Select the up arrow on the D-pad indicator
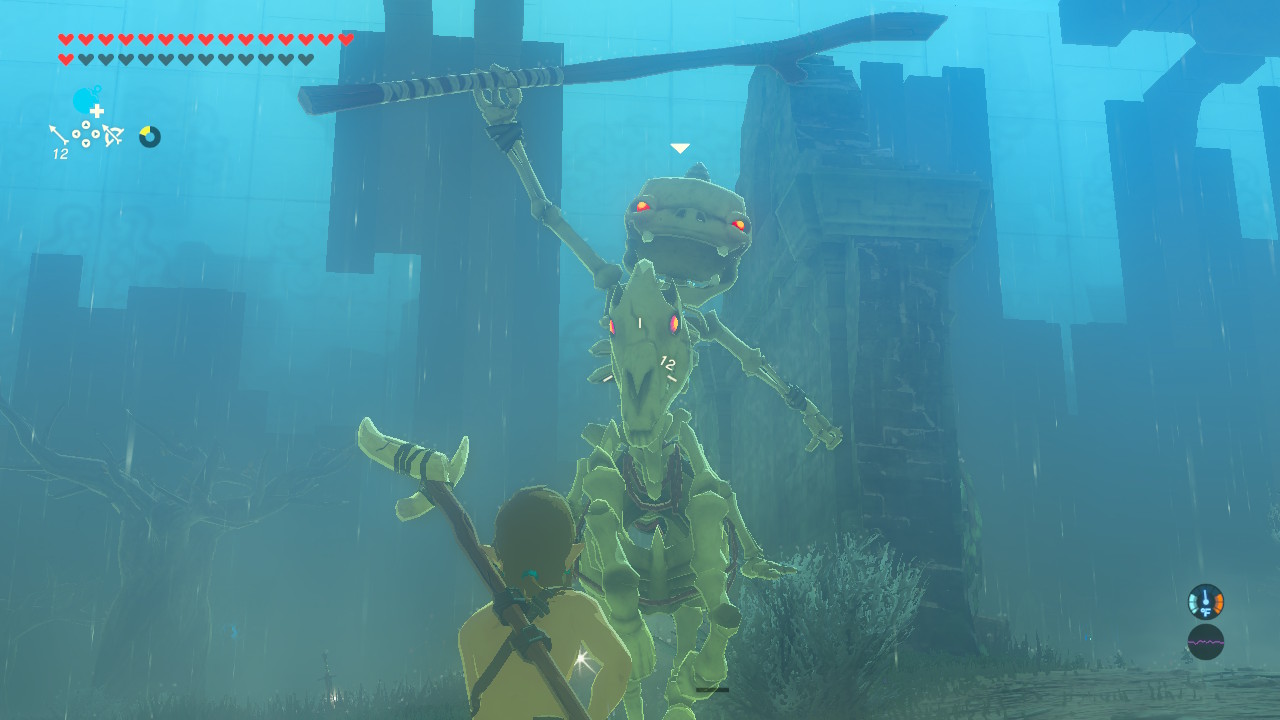 pyautogui.click(x=86, y=124)
